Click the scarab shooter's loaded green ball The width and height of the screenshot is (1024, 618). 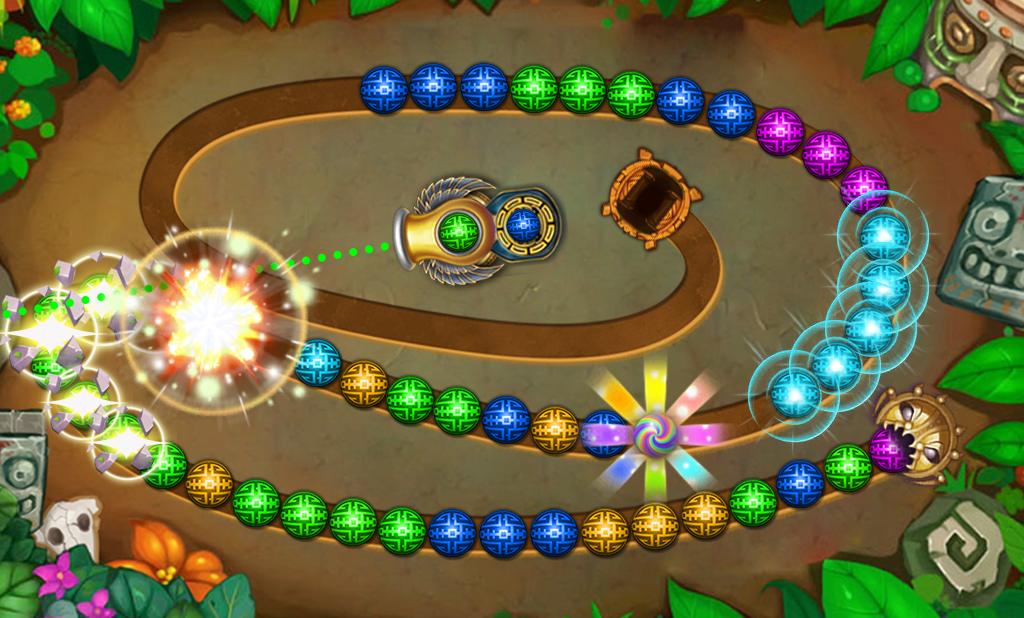click(x=457, y=232)
